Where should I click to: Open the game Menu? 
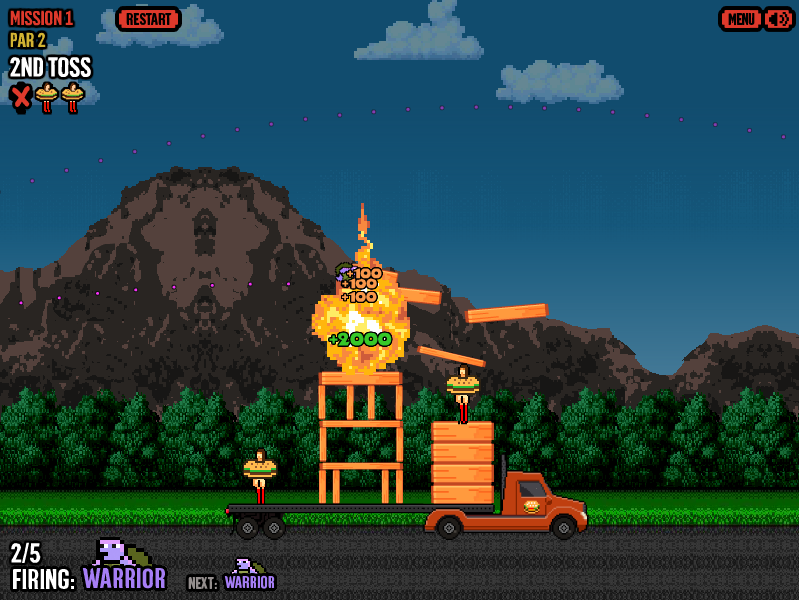pos(741,19)
